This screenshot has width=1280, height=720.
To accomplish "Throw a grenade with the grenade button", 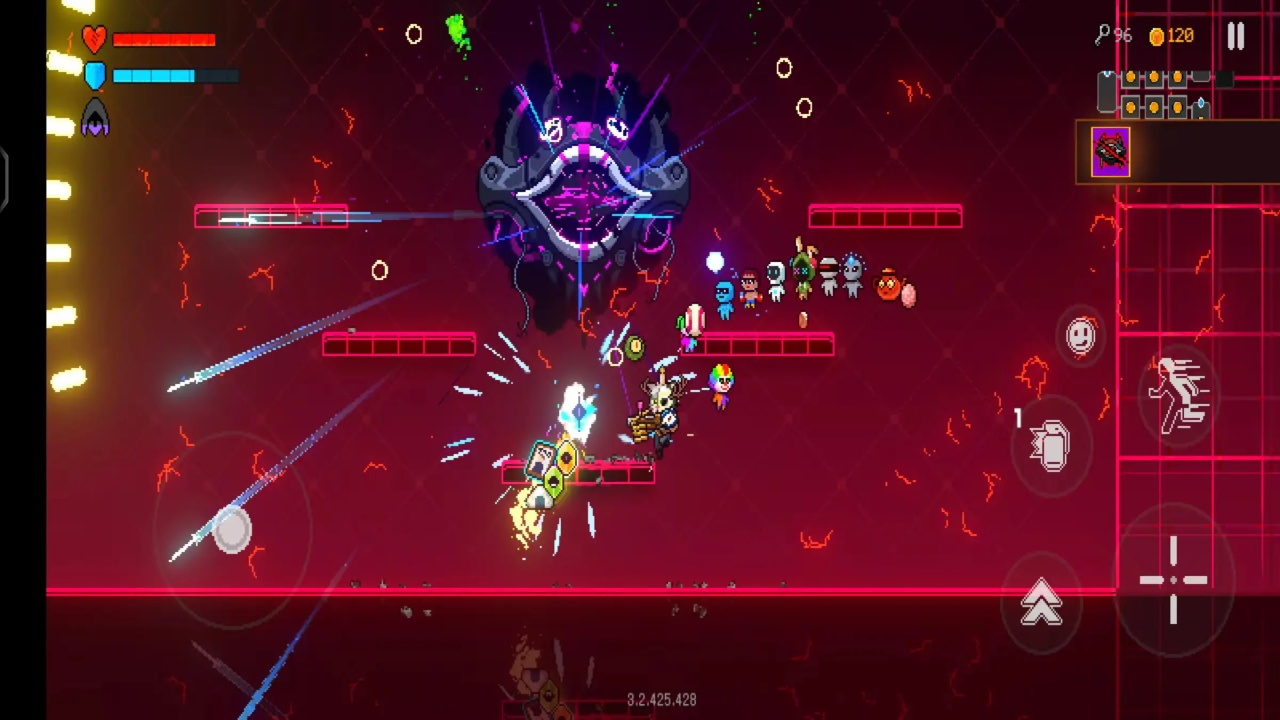I will (1051, 446).
